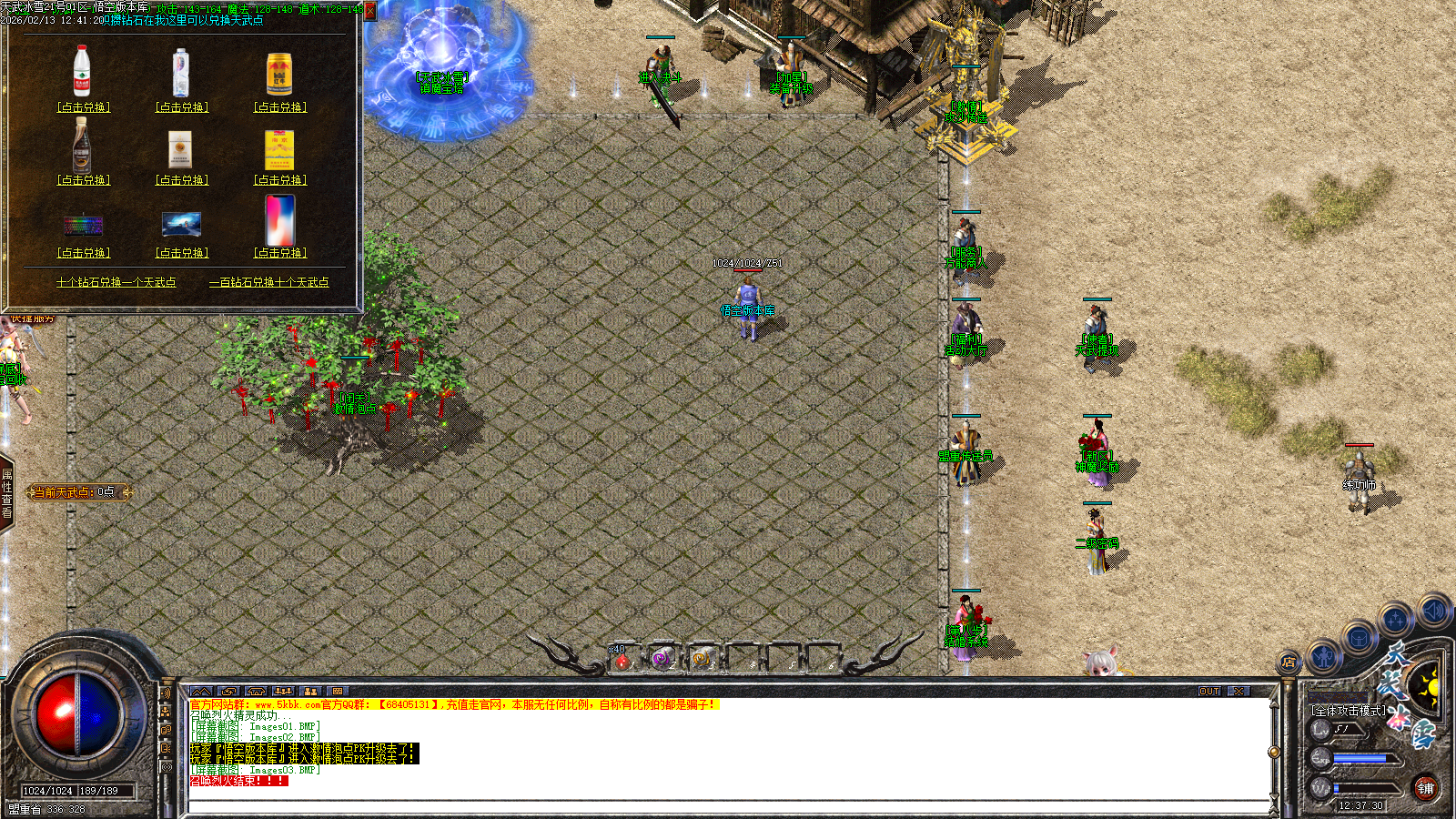The image size is (1456, 819).
Task: Open the guild members icon on chat toolbar
Action: click(x=282, y=691)
